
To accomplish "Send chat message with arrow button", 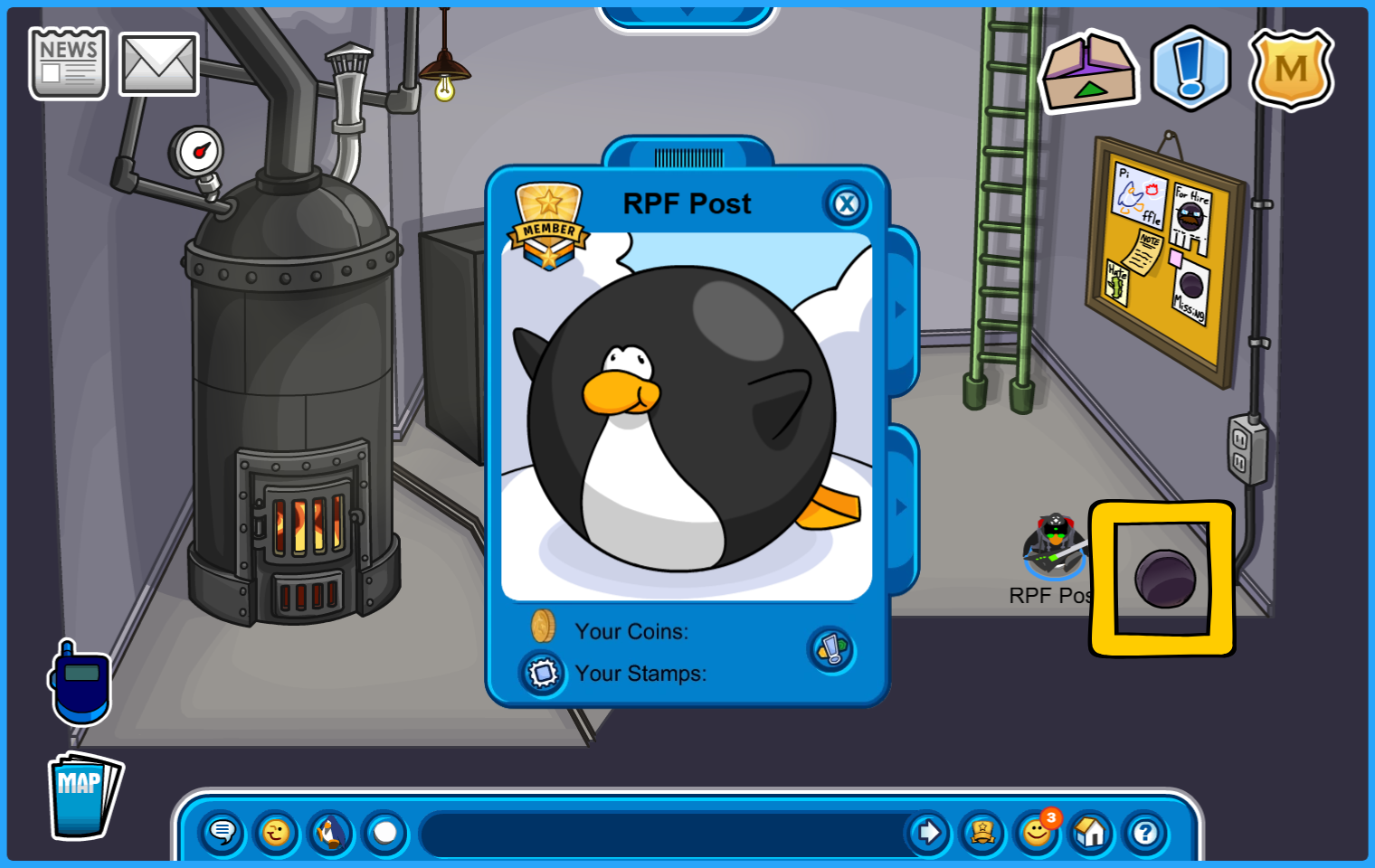I will click(x=928, y=832).
